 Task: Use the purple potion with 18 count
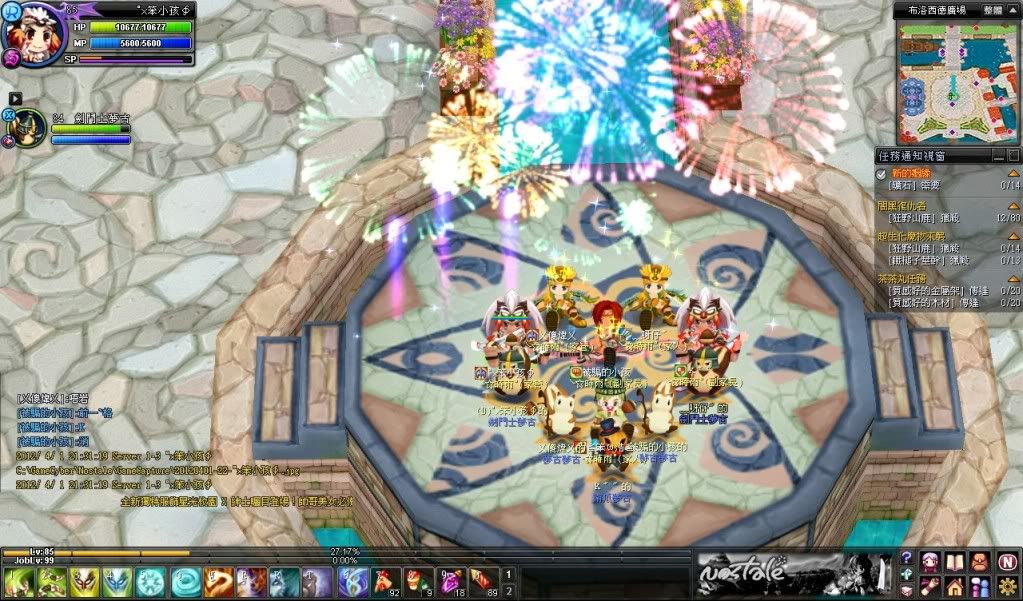pyautogui.click(x=451, y=580)
